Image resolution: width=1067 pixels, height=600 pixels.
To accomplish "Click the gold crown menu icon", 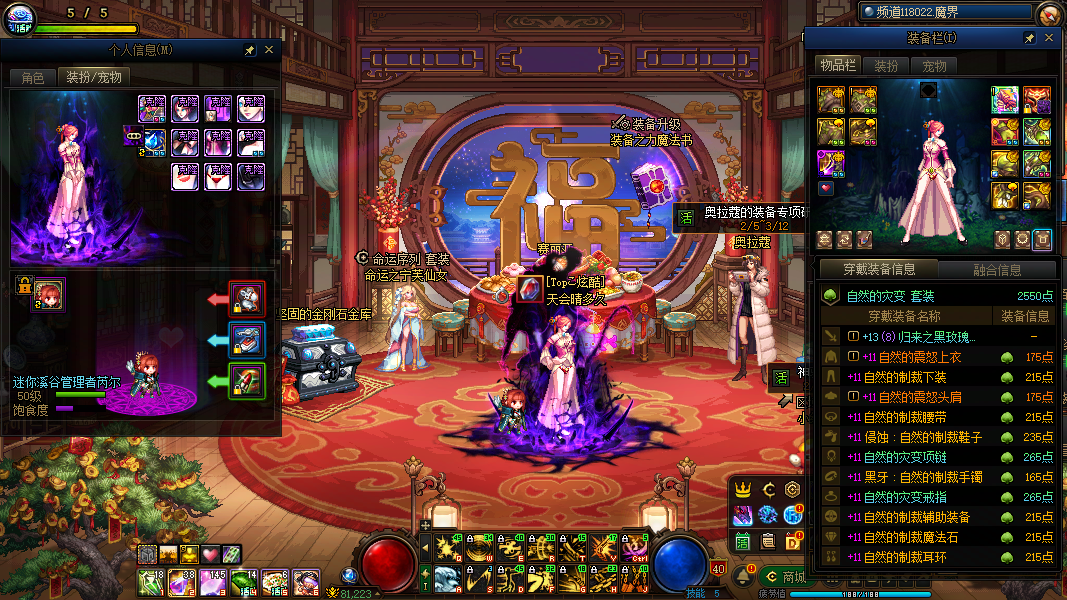I will pyautogui.click(x=743, y=490).
